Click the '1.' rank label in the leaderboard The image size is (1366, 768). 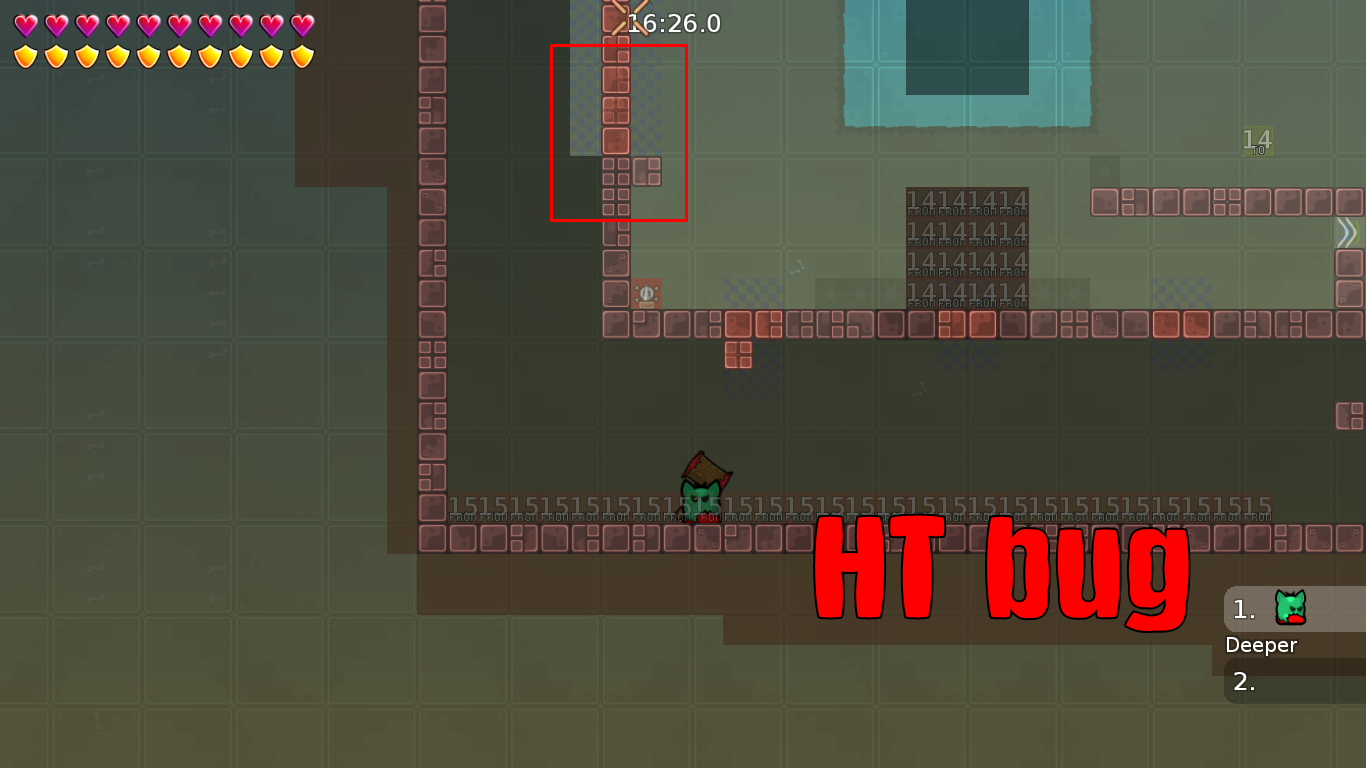[x=1243, y=608]
